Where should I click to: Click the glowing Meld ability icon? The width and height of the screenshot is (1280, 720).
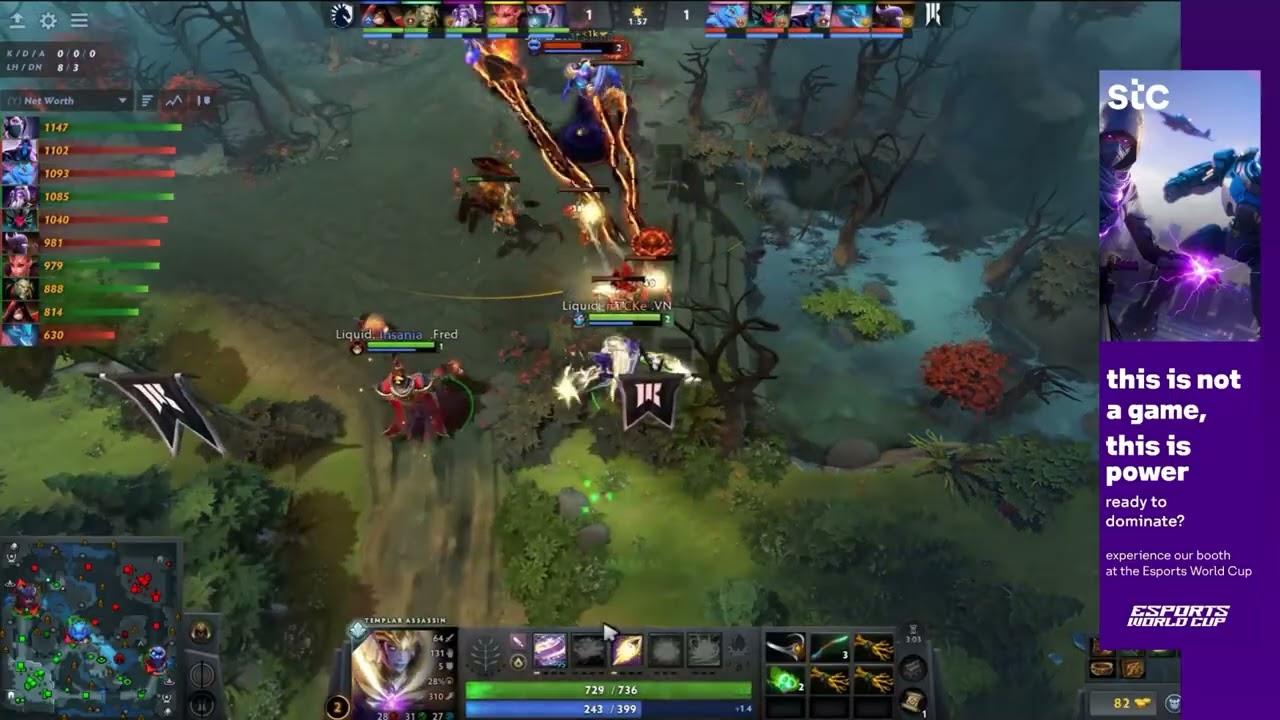pyautogui.click(x=628, y=651)
